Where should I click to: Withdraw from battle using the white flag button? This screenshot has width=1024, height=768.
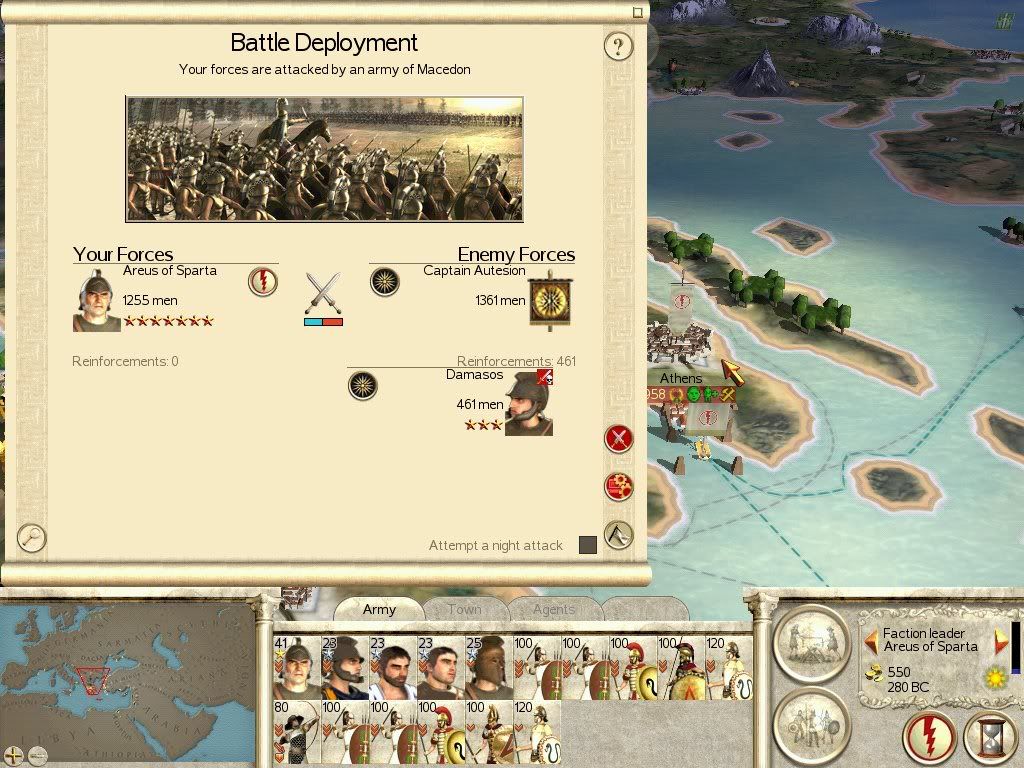tap(619, 535)
